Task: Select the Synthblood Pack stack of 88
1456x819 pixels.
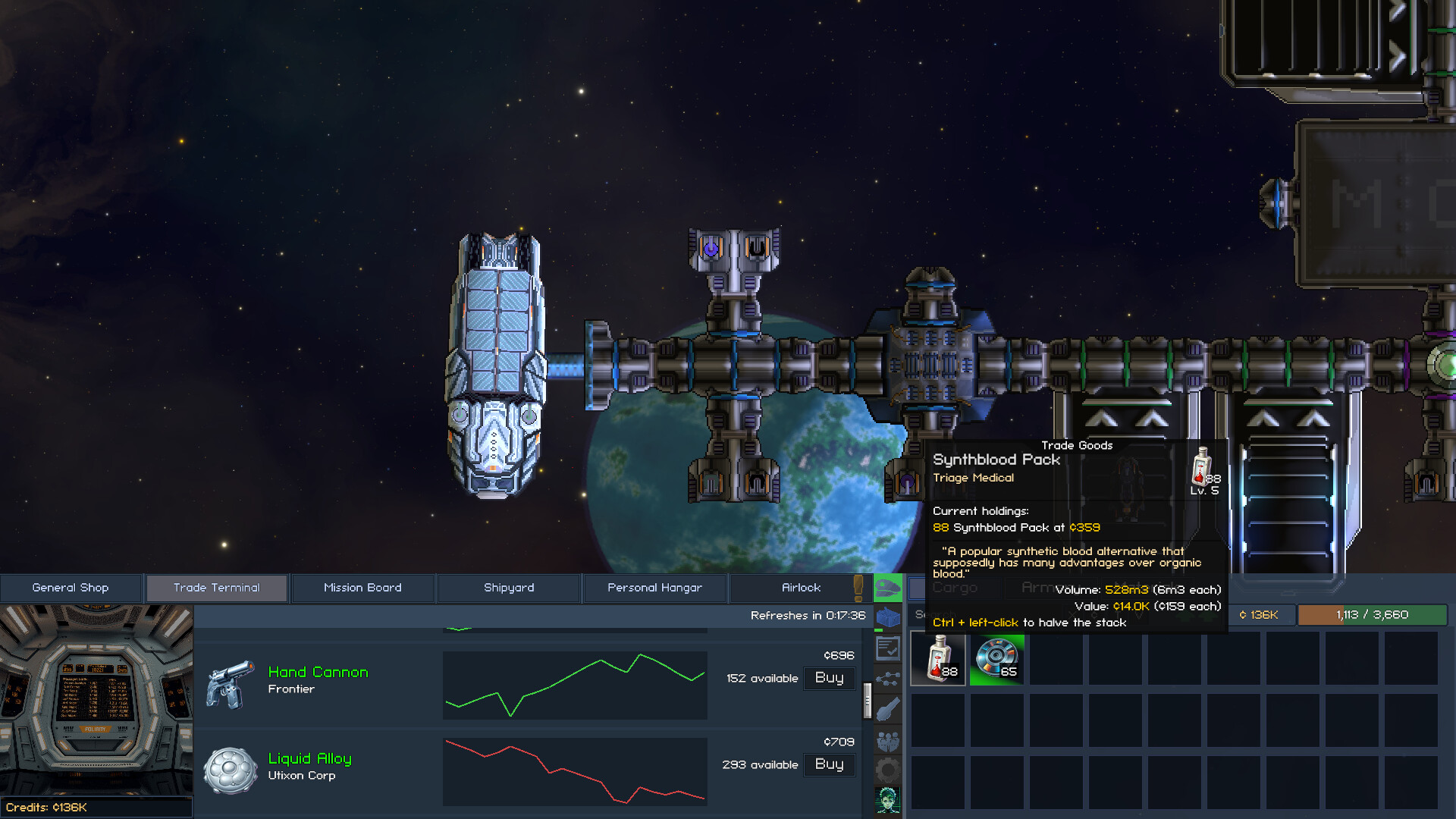Action: click(937, 658)
